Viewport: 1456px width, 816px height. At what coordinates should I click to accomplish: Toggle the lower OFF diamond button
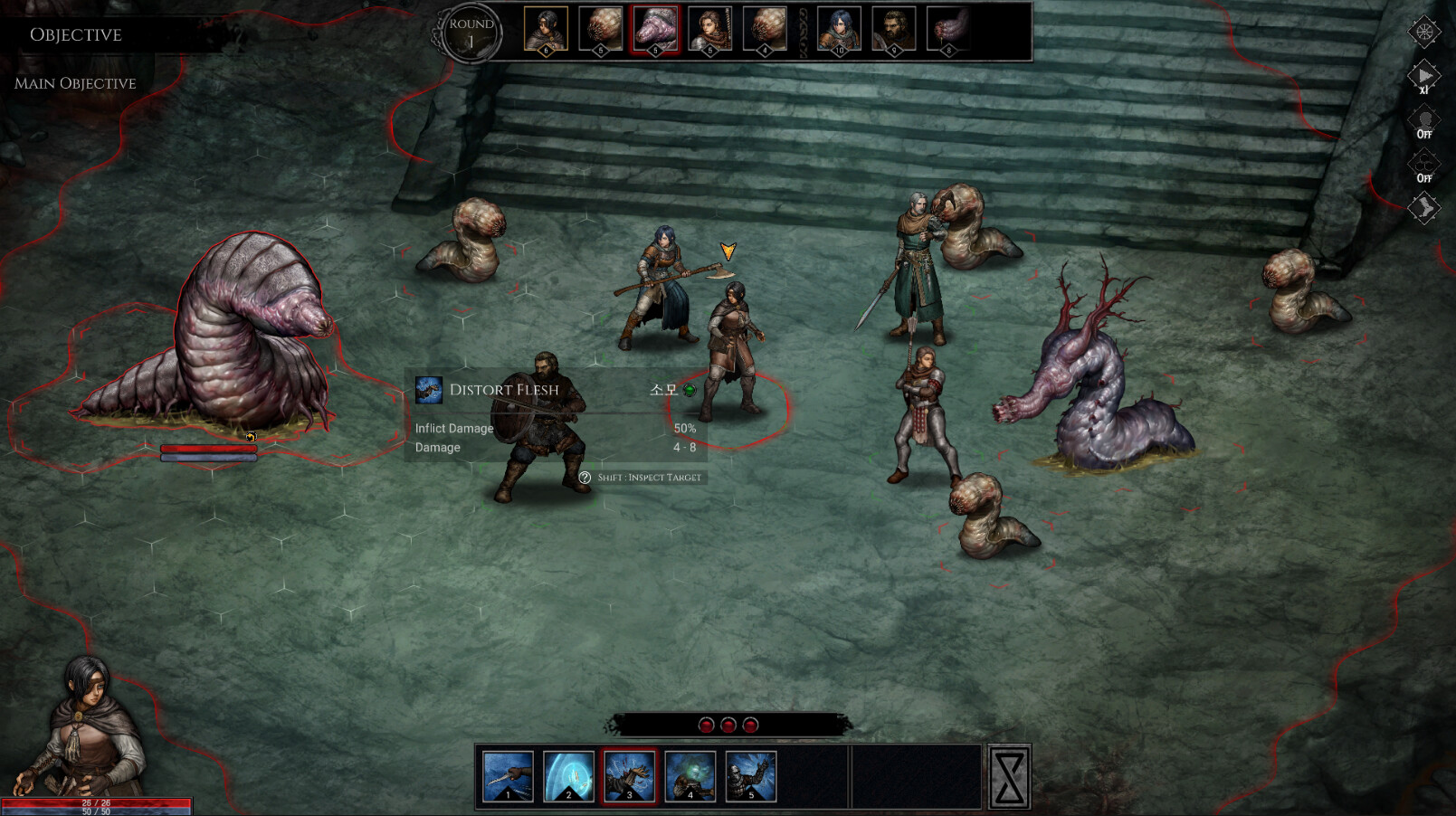1423,166
